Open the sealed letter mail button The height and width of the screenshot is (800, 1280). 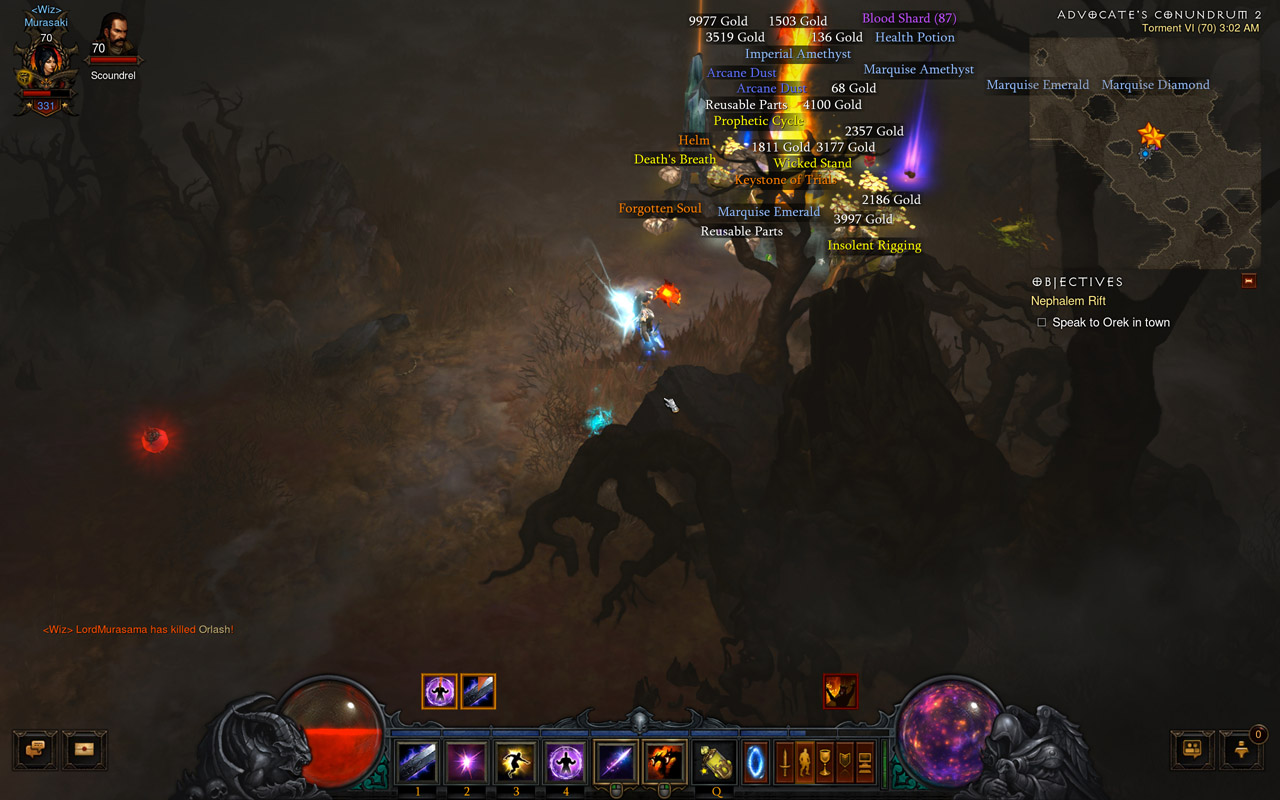click(85, 749)
